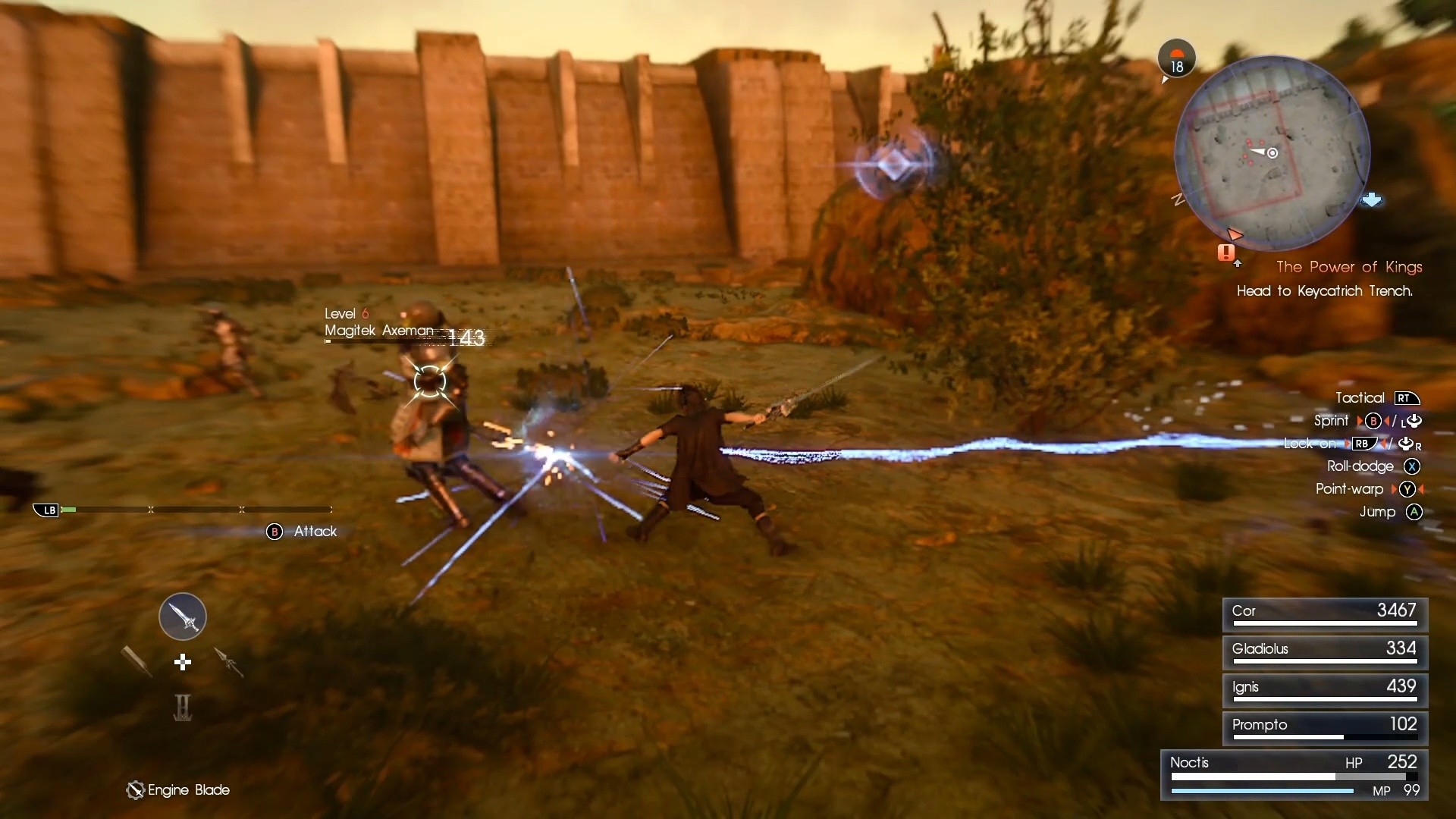Enable Sprint via the B prompt
This screenshot has width=1456, height=819.
(x=1373, y=421)
